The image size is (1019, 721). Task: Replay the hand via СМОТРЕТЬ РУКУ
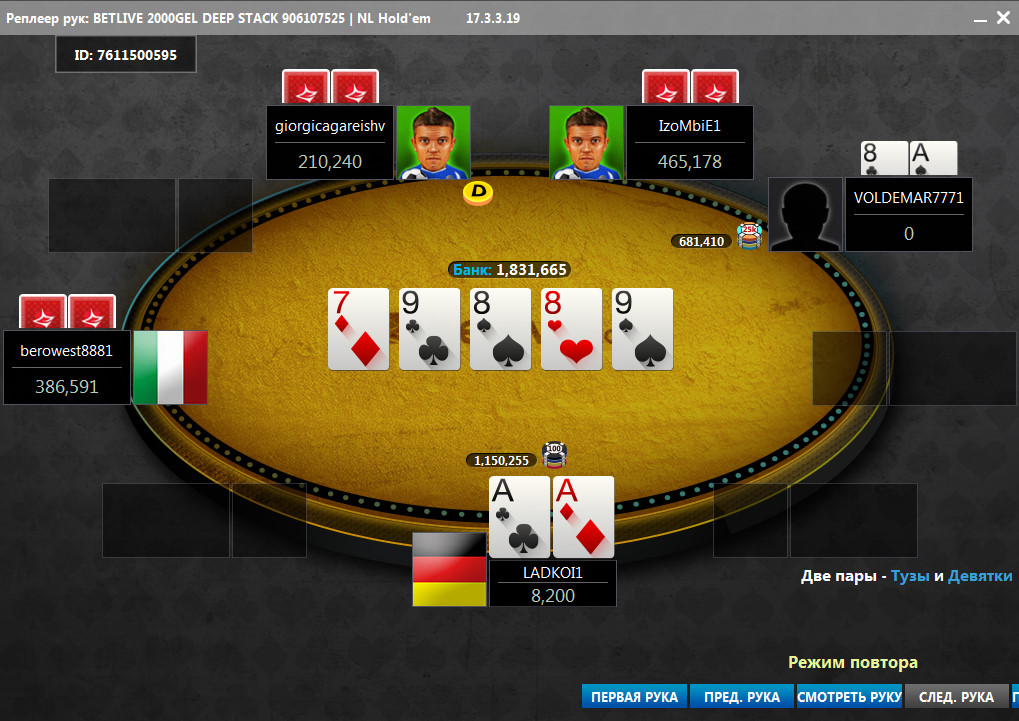[849, 697]
